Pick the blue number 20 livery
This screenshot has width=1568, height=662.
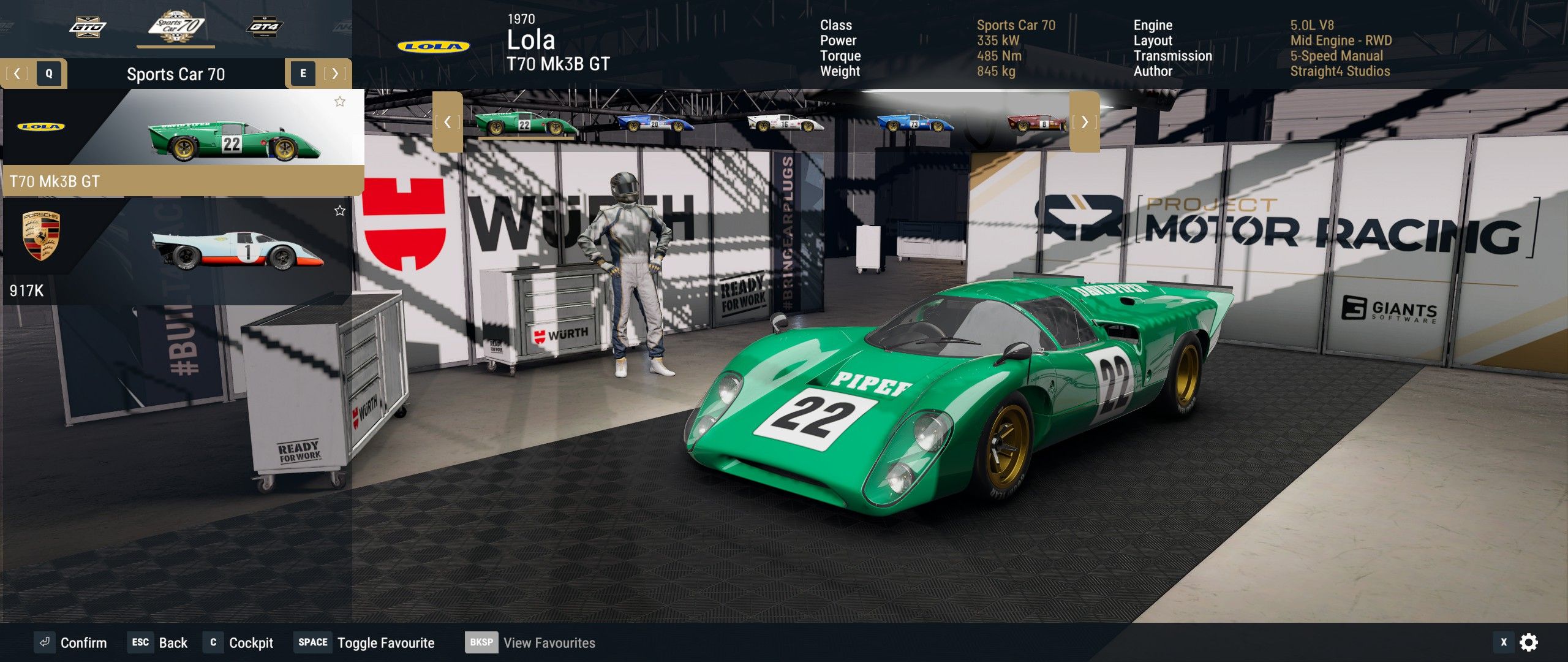tap(655, 123)
